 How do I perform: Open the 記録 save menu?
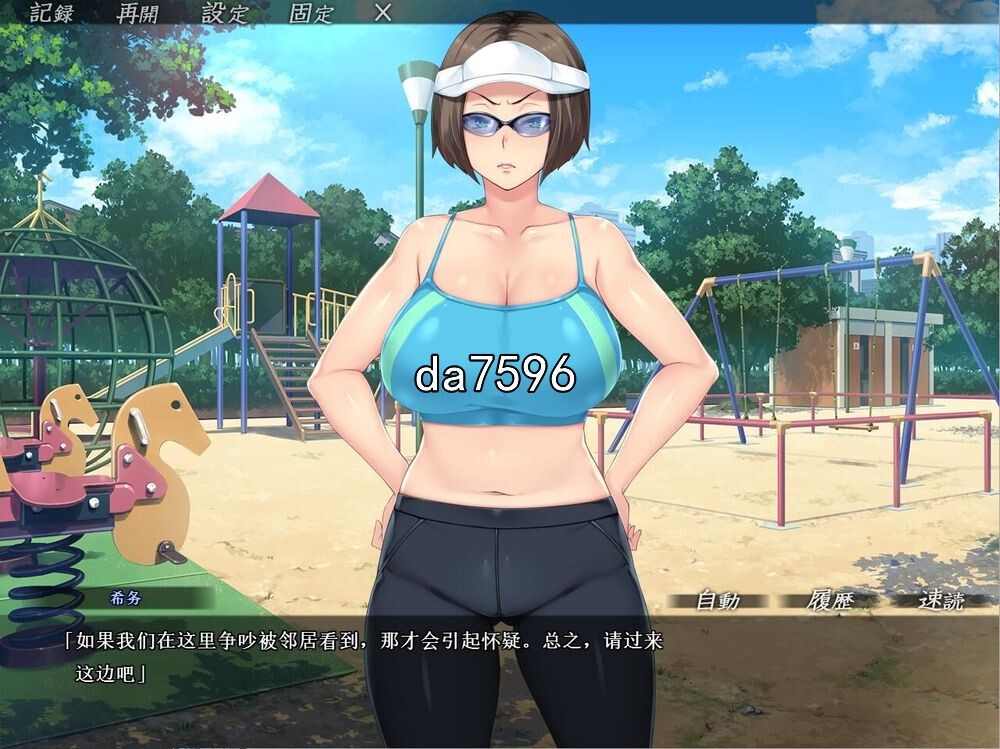point(52,13)
